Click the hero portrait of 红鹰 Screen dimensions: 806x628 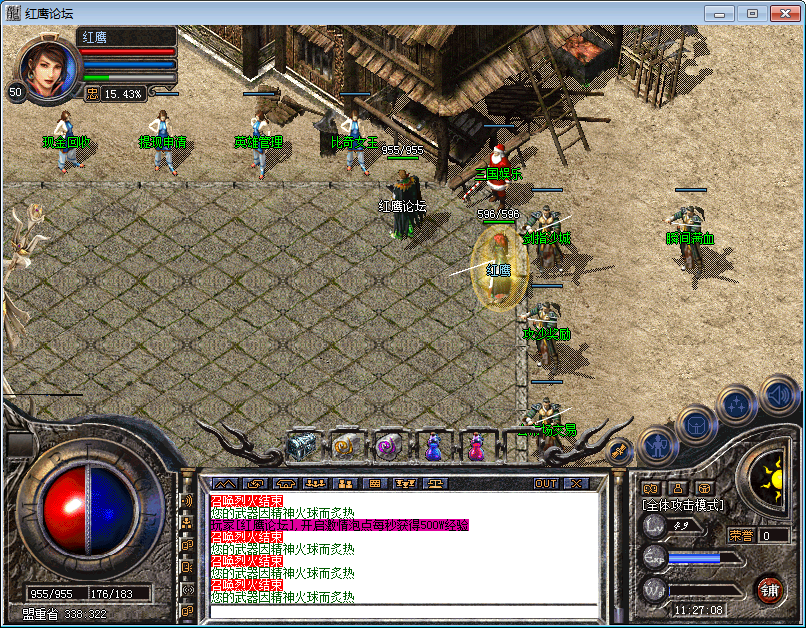tap(47, 66)
